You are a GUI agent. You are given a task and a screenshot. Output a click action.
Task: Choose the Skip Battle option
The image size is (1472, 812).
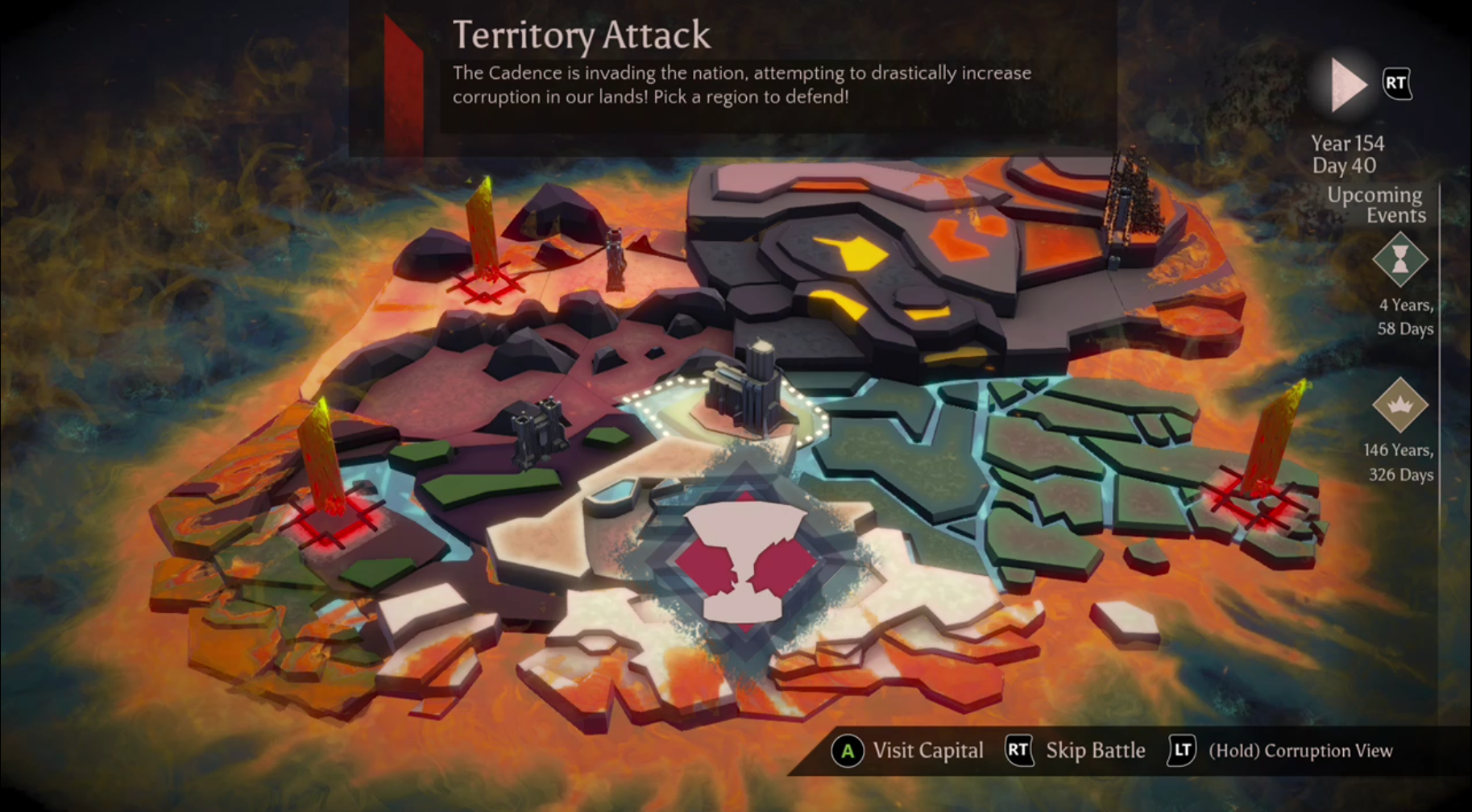[x=1076, y=751]
